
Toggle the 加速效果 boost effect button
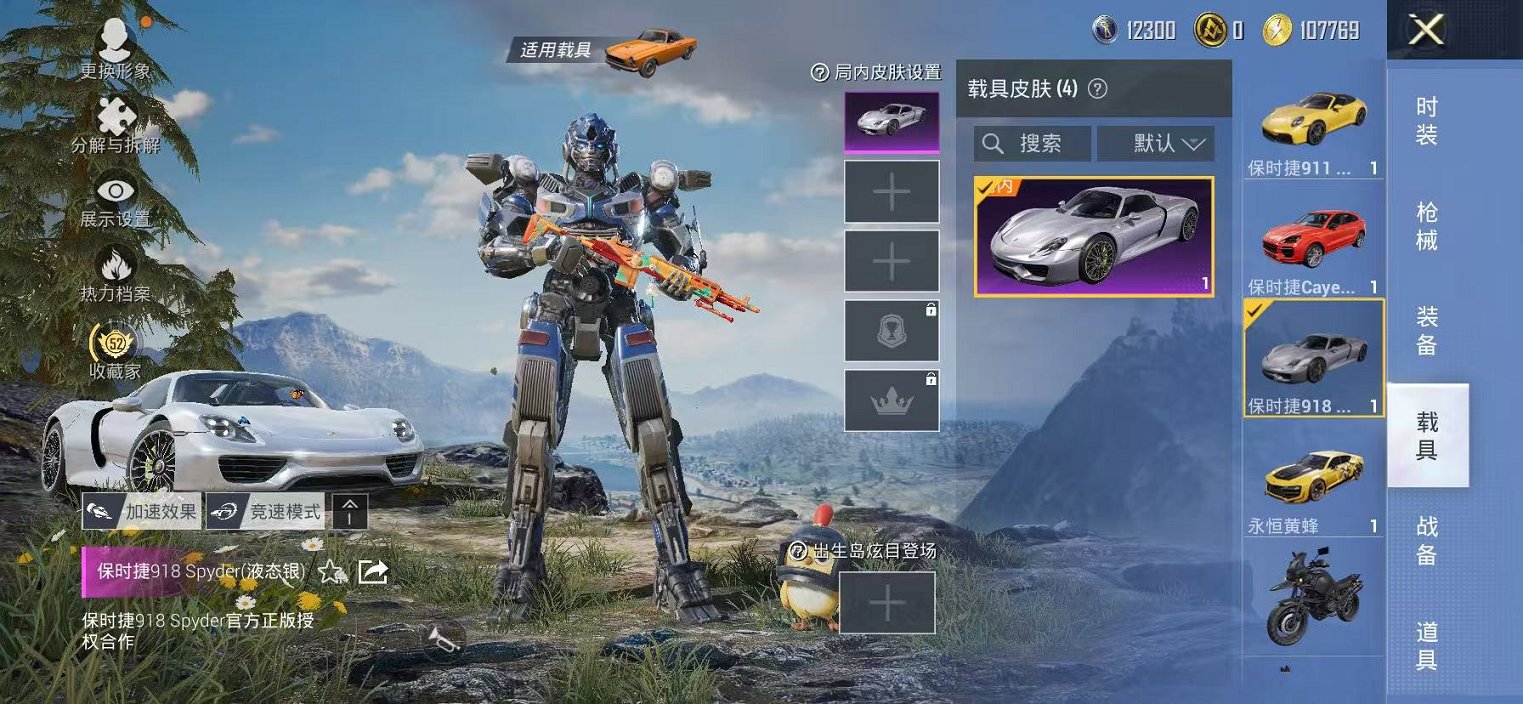click(x=141, y=512)
